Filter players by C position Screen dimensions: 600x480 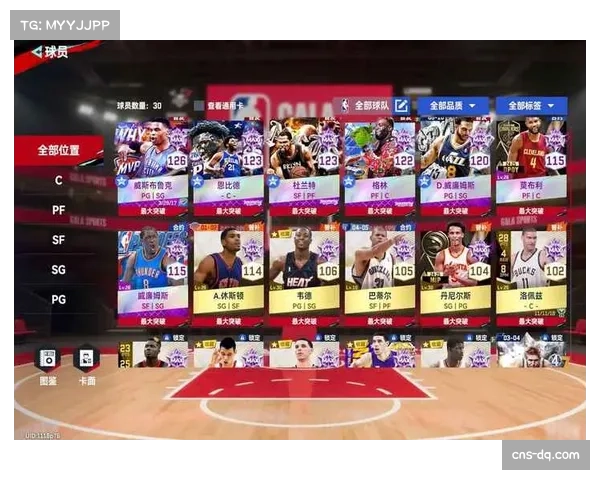click(58, 181)
